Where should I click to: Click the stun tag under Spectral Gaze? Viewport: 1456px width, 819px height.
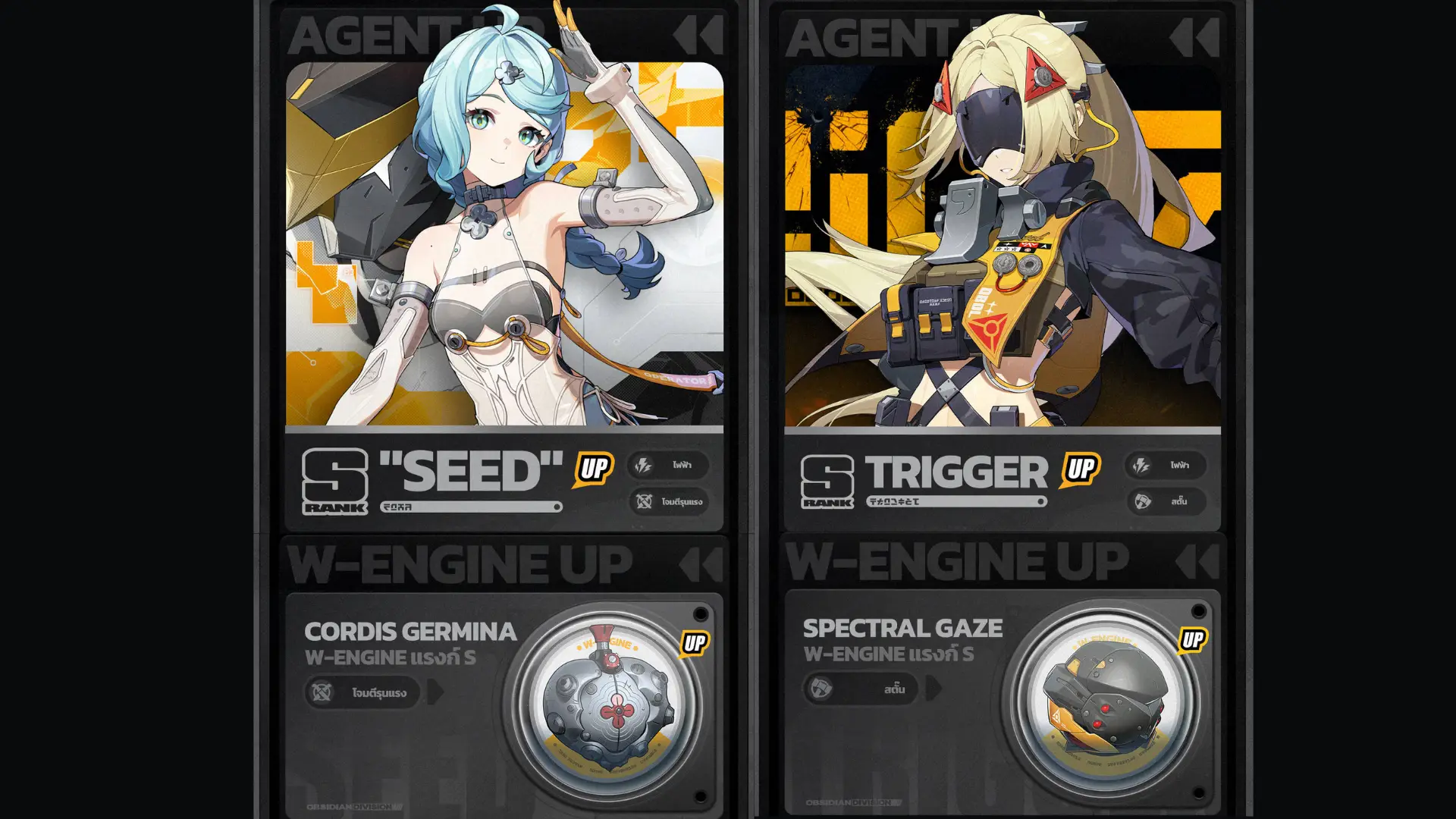pos(861,689)
